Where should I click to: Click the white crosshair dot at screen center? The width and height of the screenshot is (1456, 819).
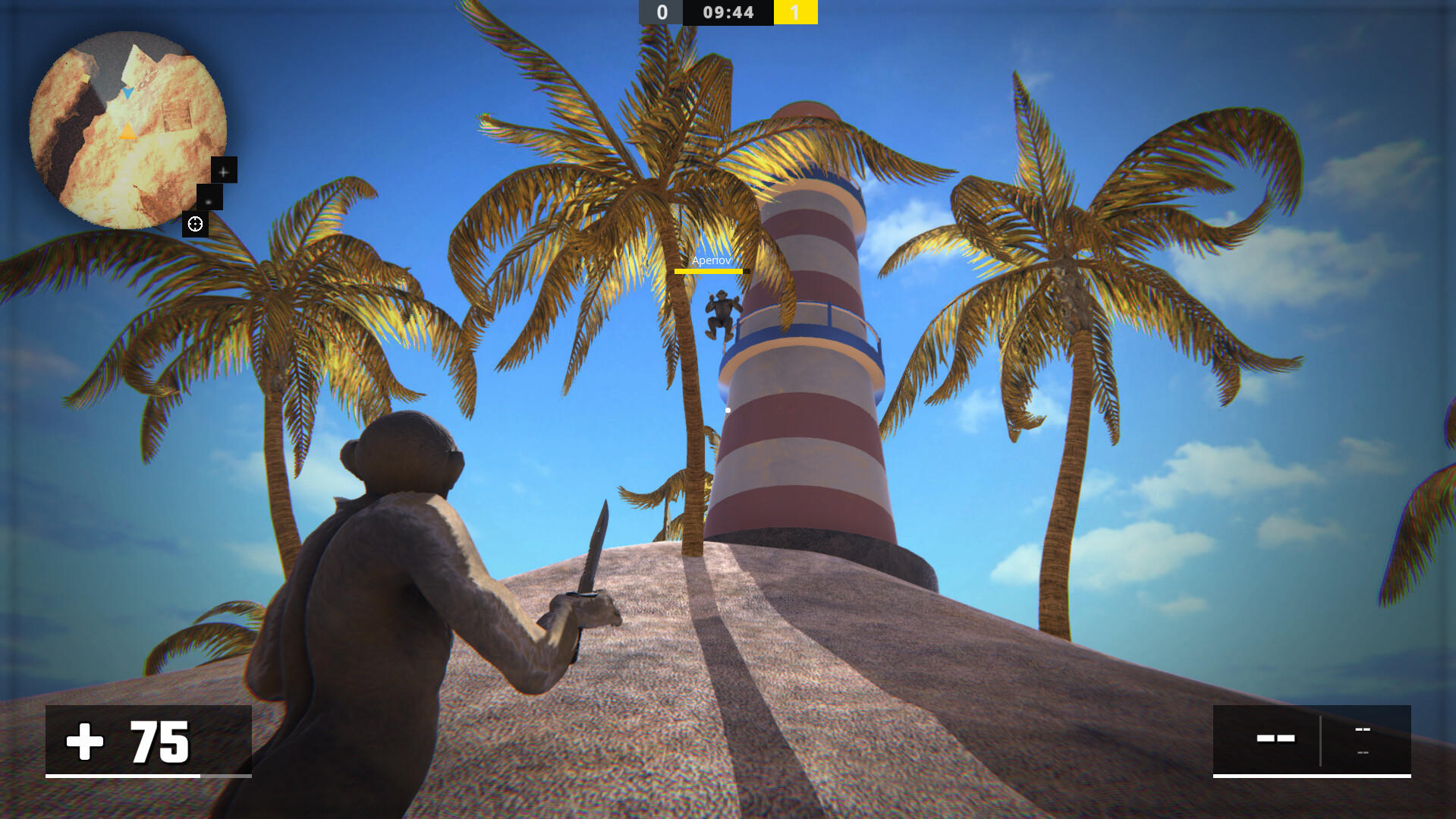[x=727, y=408]
